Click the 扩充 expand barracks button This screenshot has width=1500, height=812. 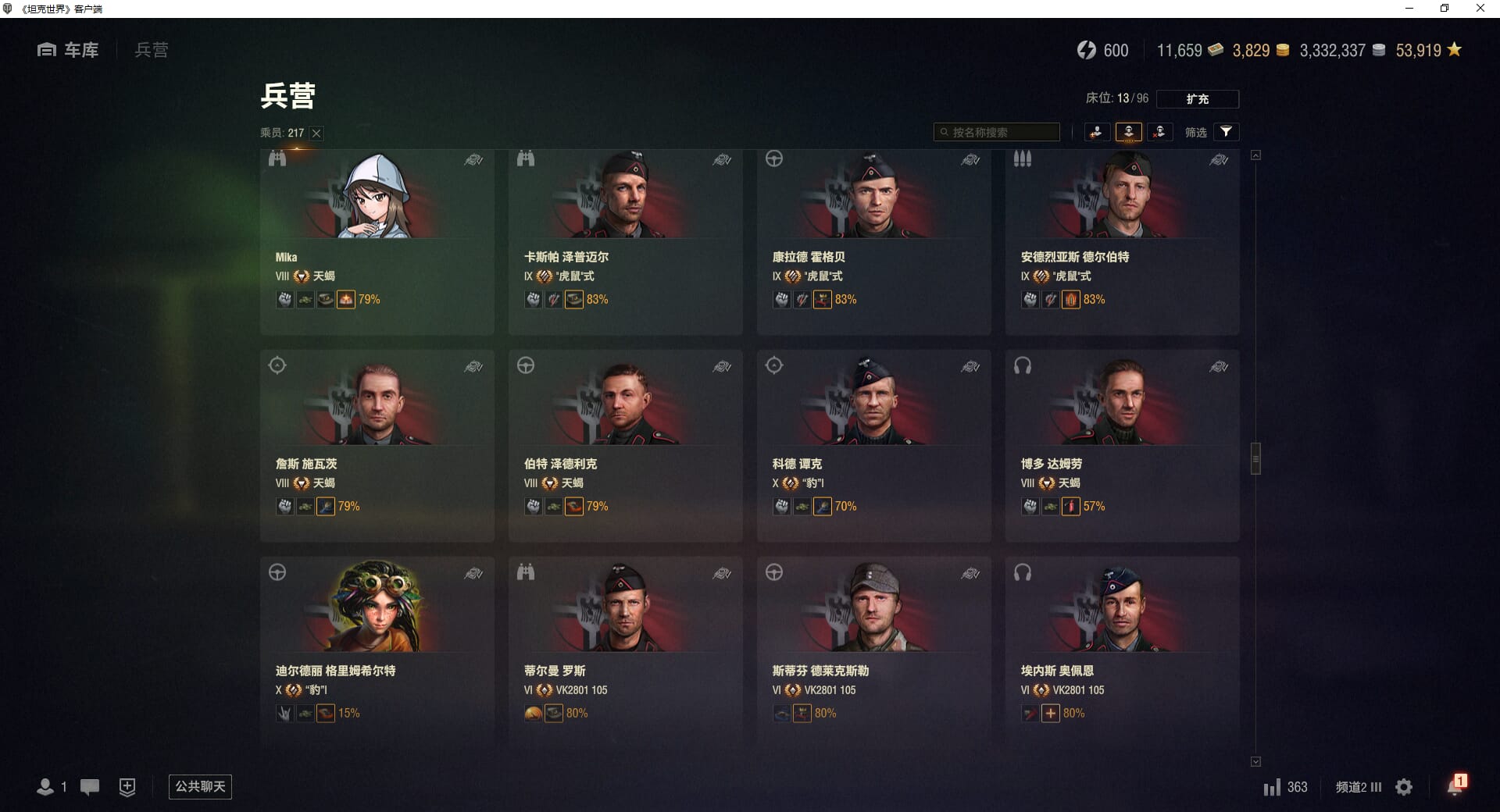[x=1197, y=99]
